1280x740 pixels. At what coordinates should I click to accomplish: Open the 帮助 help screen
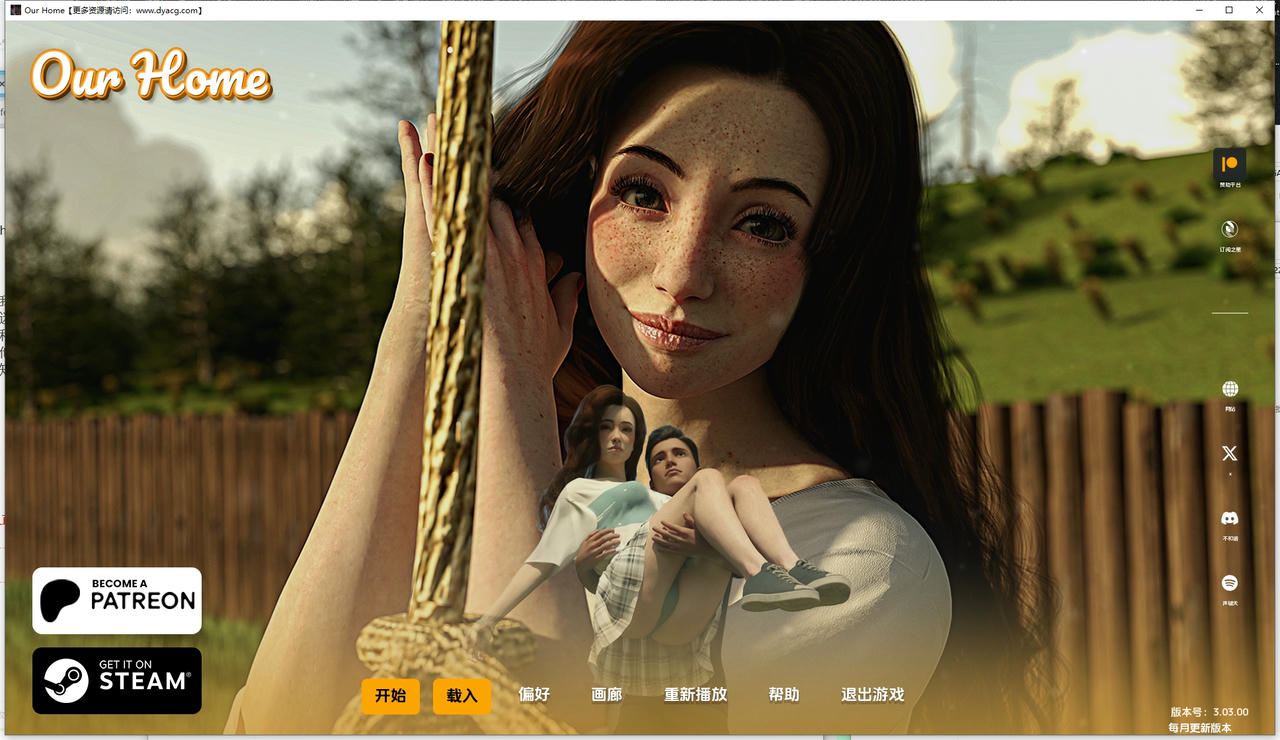(x=784, y=694)
